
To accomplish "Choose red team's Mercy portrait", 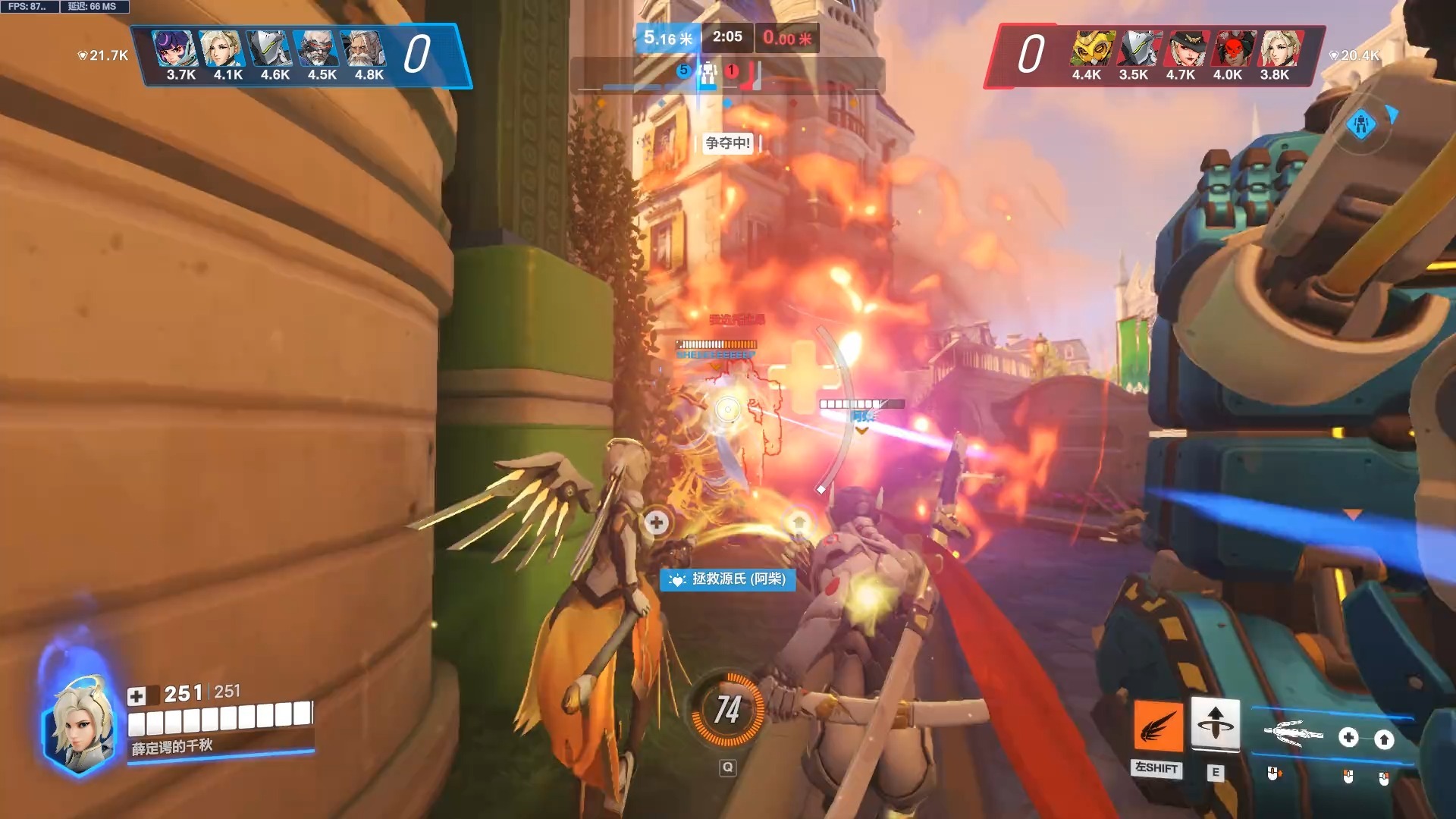I will [1281, 49].
